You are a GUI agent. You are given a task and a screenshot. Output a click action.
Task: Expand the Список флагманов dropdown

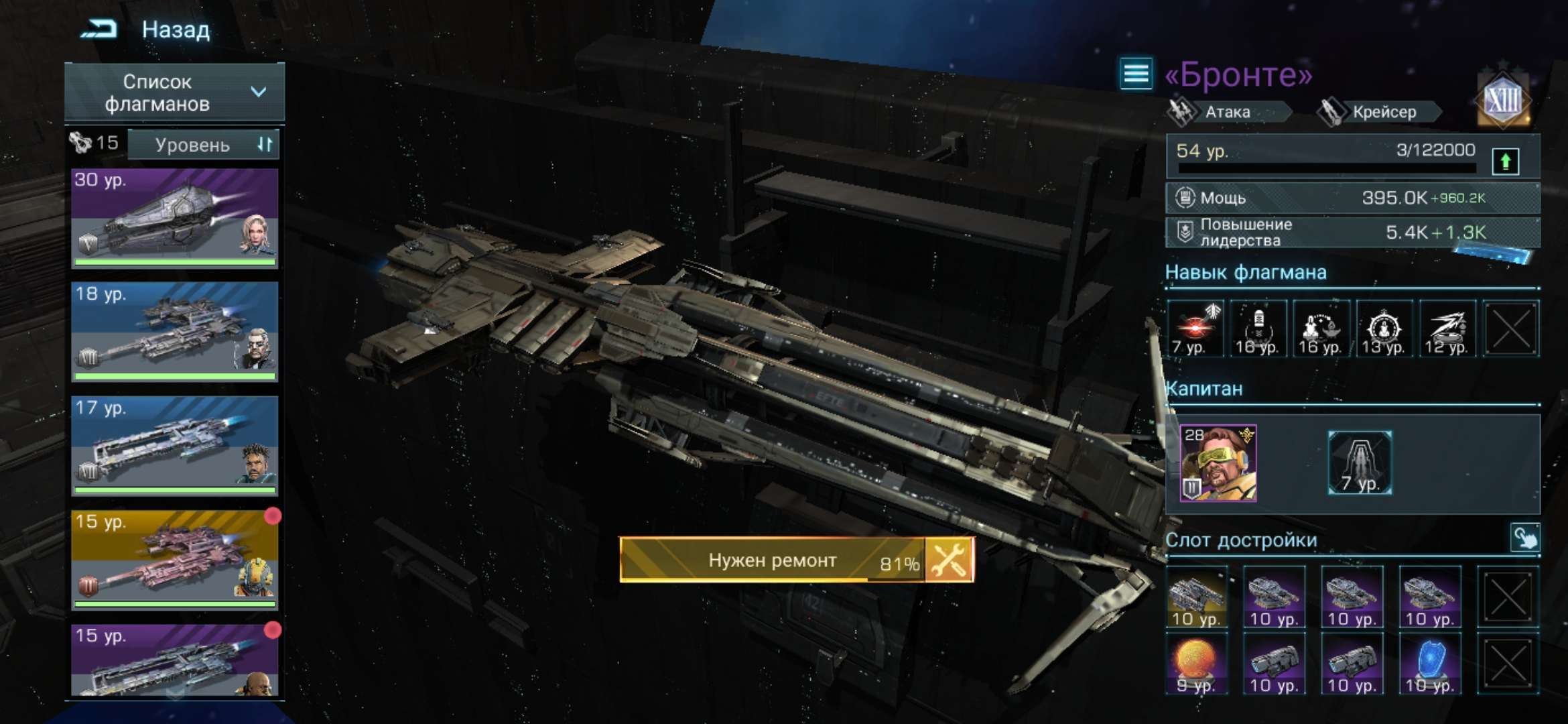174,93
